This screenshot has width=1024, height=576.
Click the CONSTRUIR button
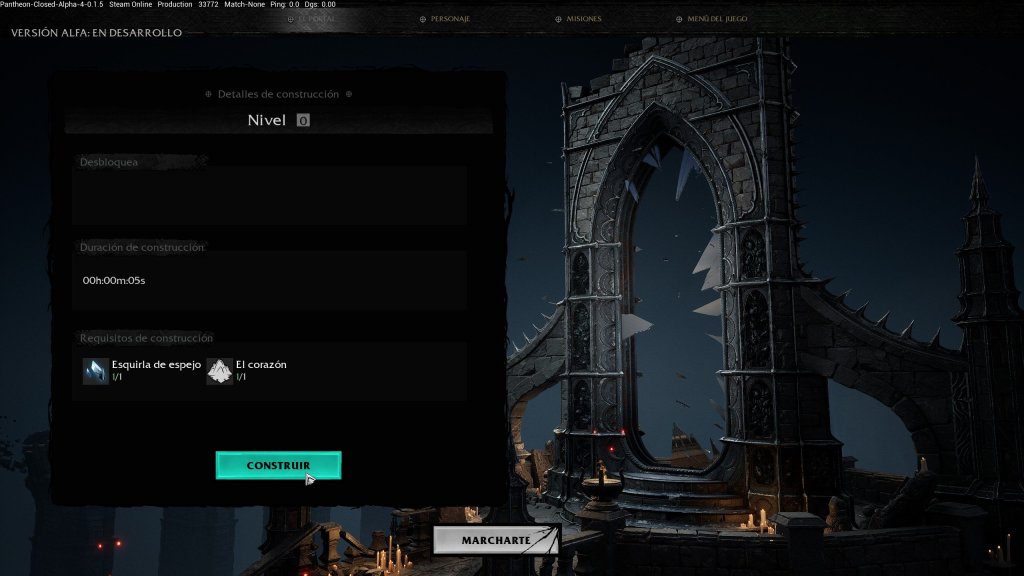tap(278, 466)
